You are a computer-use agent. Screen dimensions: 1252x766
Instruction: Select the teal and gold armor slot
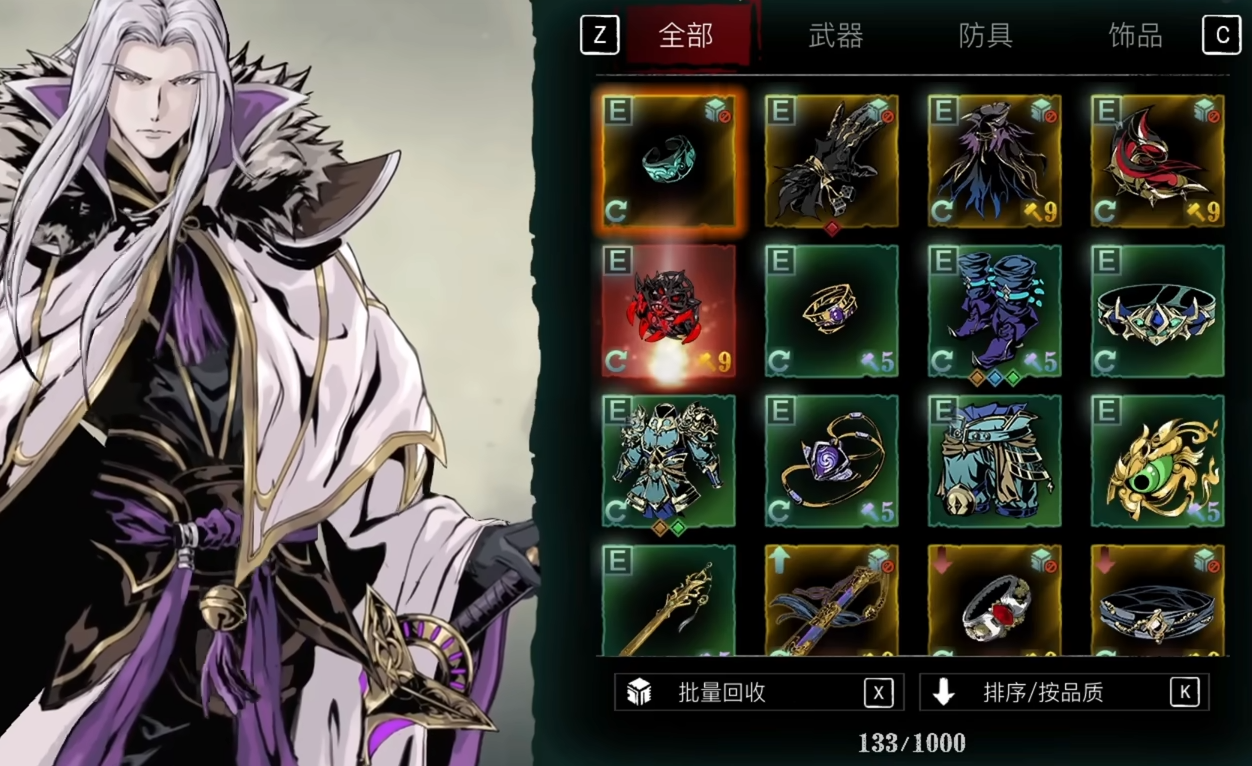pyautogui.click(x=668, y=461)
